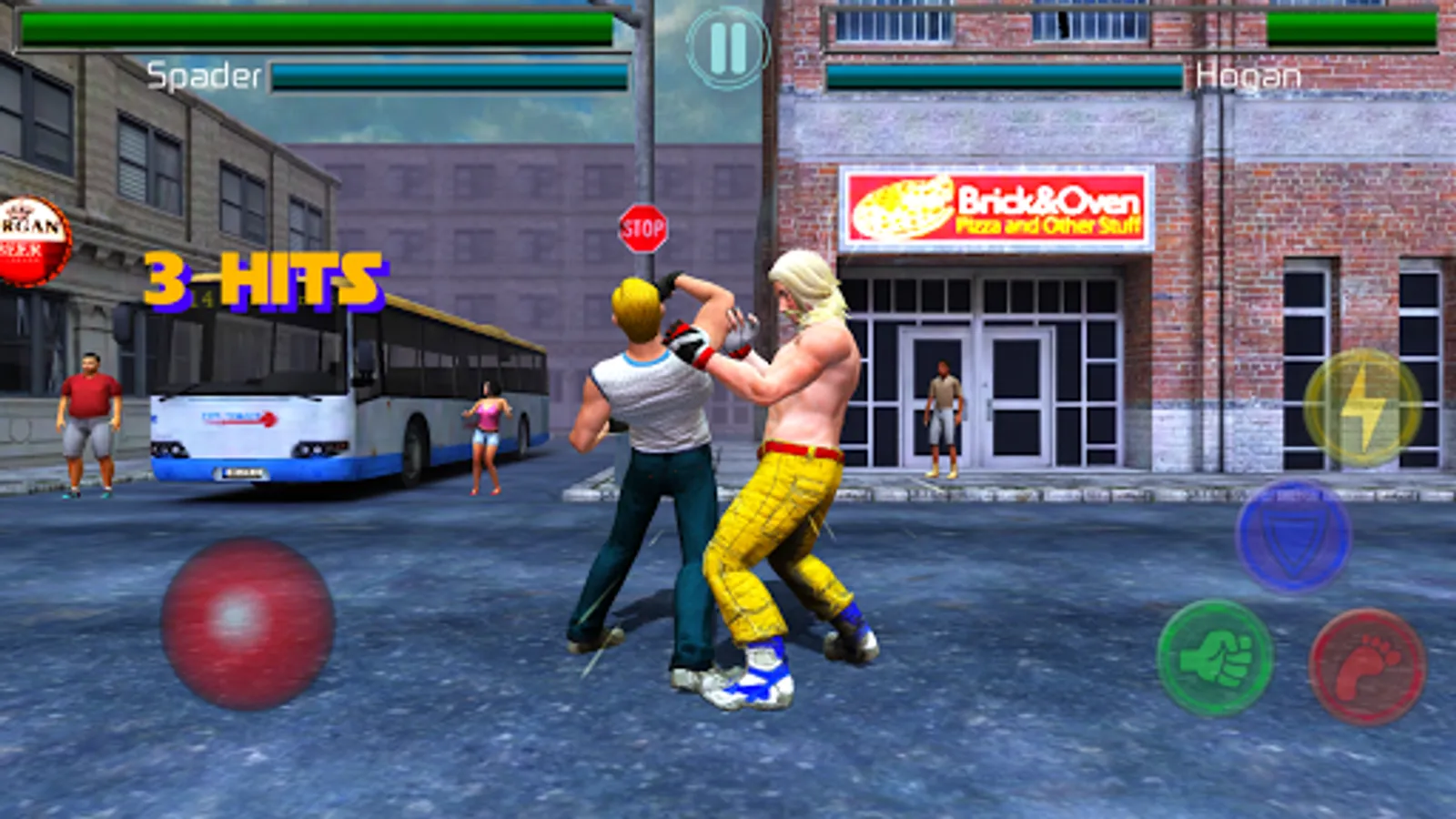
Task: Tap the Brick&Oven pizza sign
Action: coord(1001,207)
